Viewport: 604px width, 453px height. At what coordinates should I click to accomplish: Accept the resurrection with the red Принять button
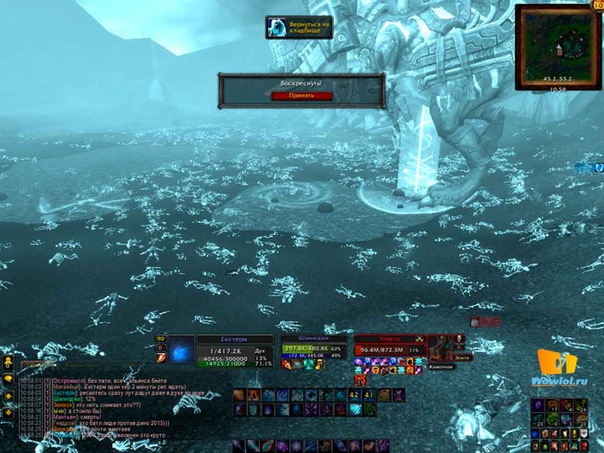[300, 95]
